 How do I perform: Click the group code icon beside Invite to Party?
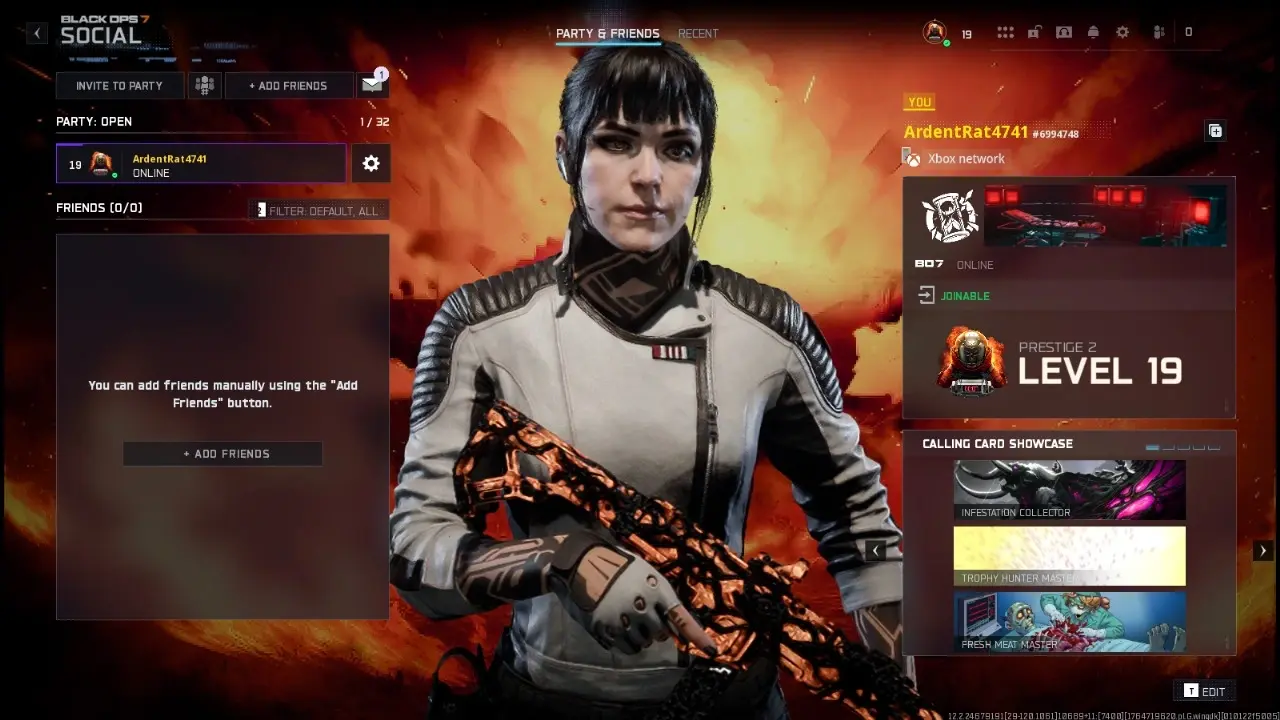(x=205, y=86)
